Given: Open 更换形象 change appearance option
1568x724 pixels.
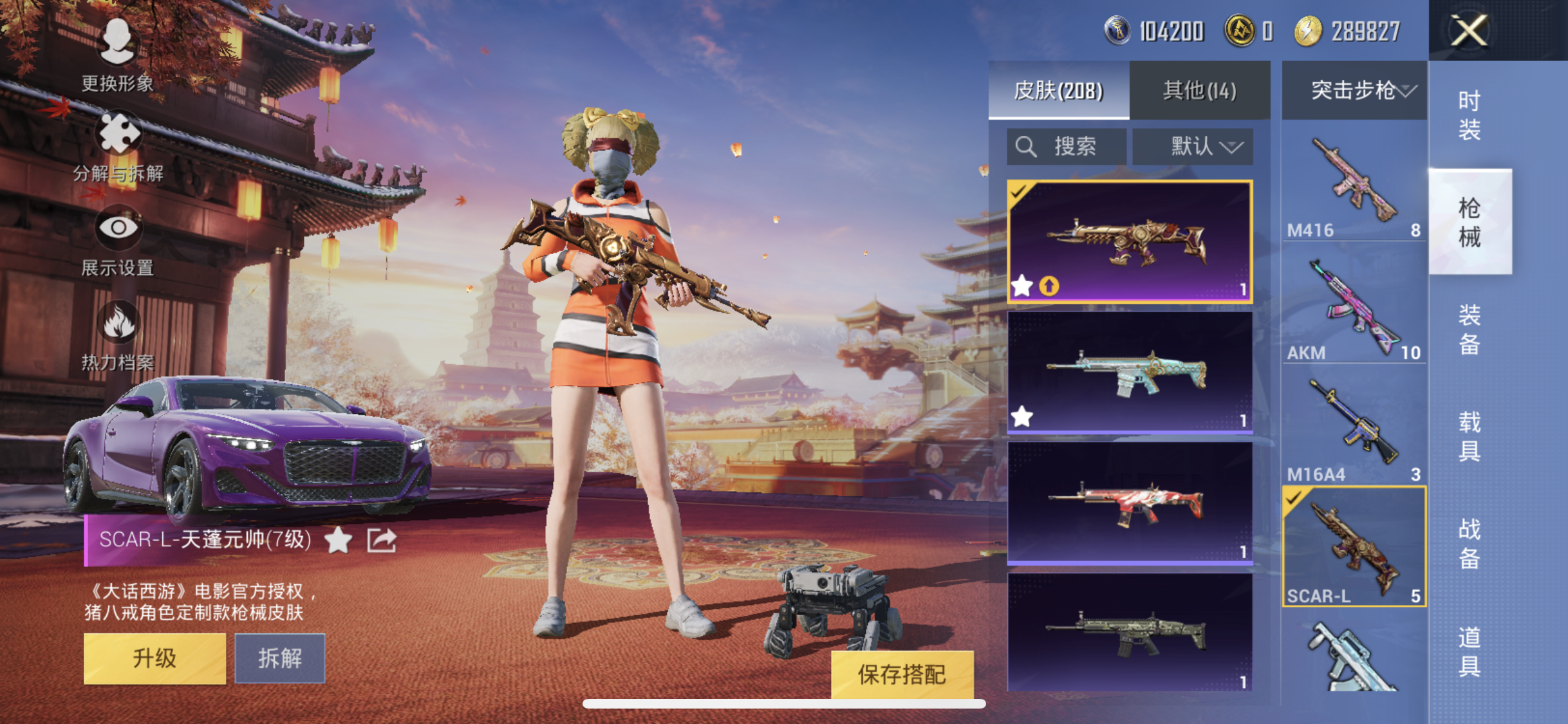Looking at the screenshot, I should coord(117,54).
